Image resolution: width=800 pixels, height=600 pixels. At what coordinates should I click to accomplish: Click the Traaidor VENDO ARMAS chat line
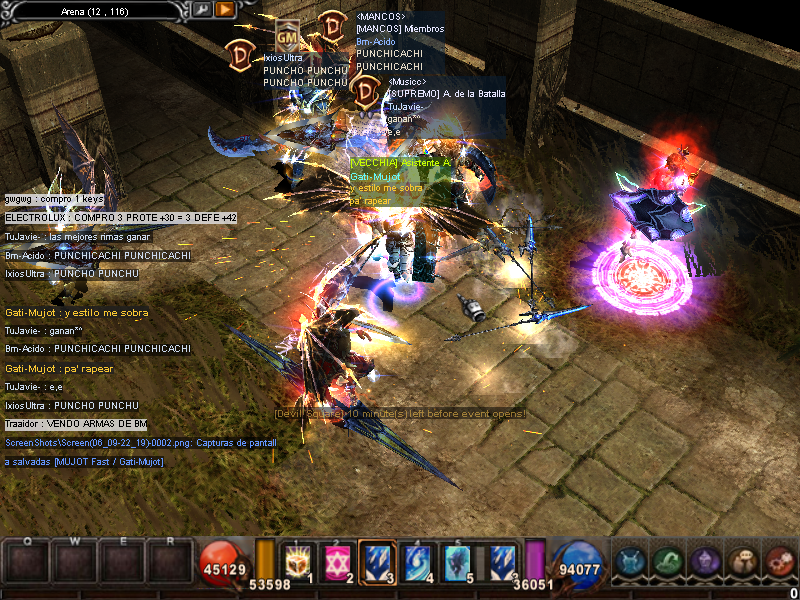76,424
